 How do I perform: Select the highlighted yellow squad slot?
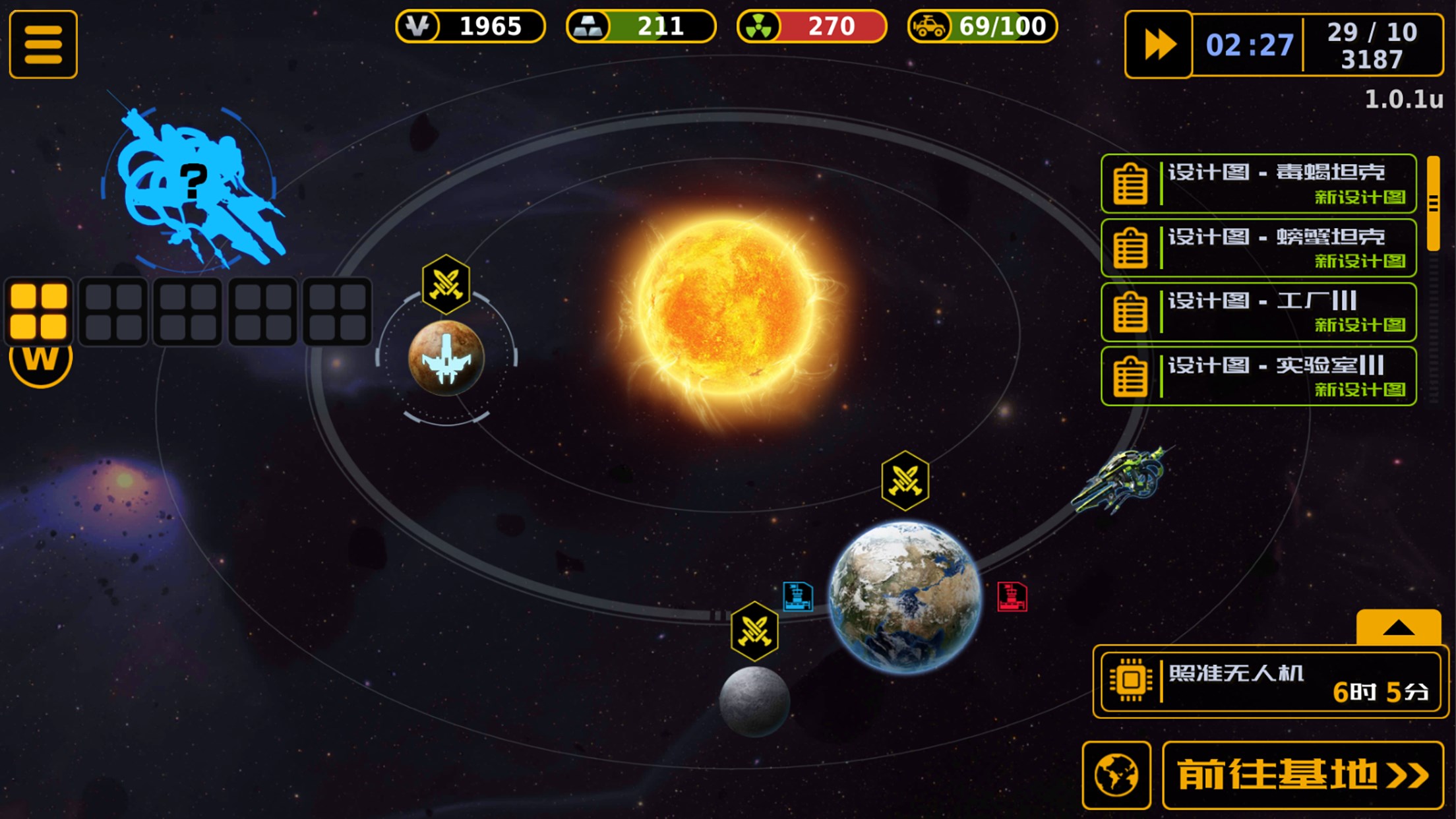39,311
